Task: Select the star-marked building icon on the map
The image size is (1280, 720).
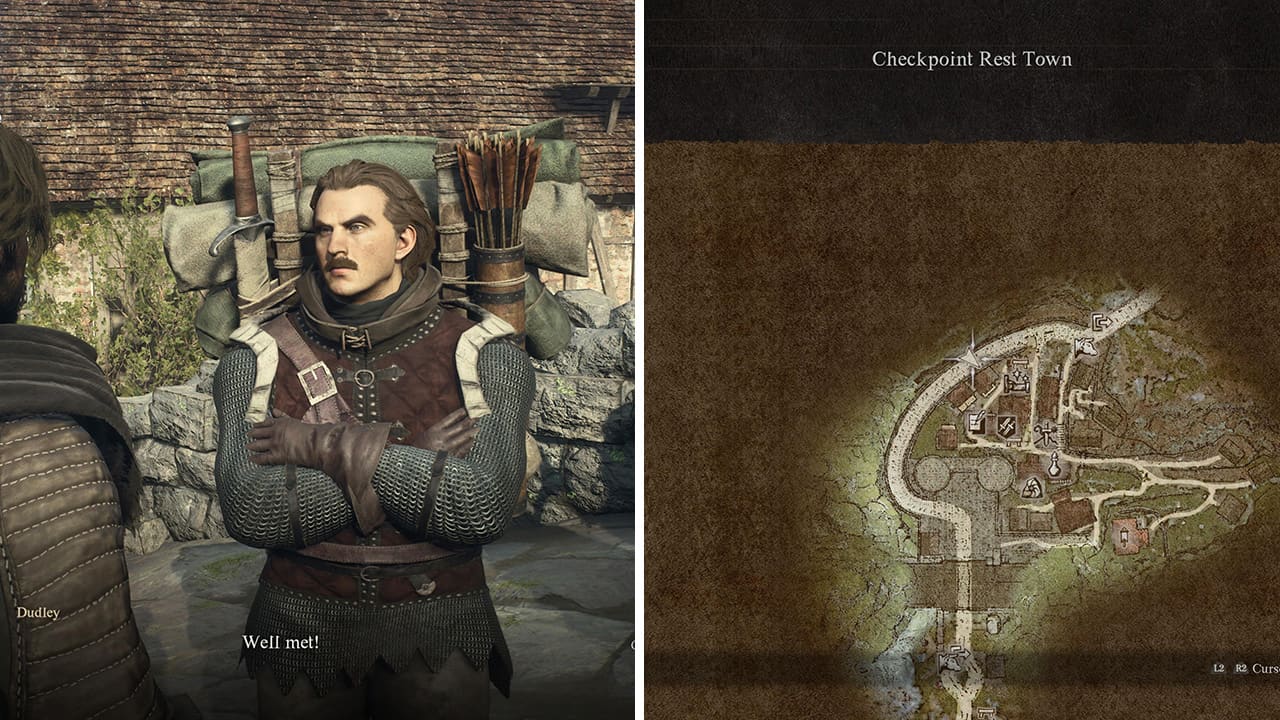Action: coord(1017,373)
